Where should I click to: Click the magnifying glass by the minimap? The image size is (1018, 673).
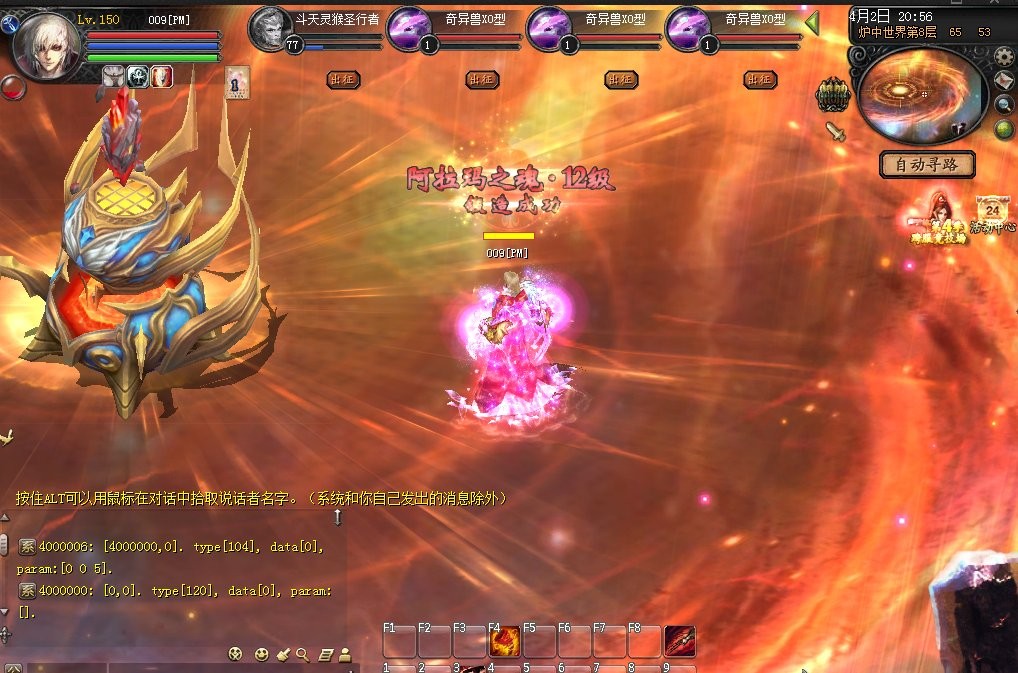coord(1005,104)
